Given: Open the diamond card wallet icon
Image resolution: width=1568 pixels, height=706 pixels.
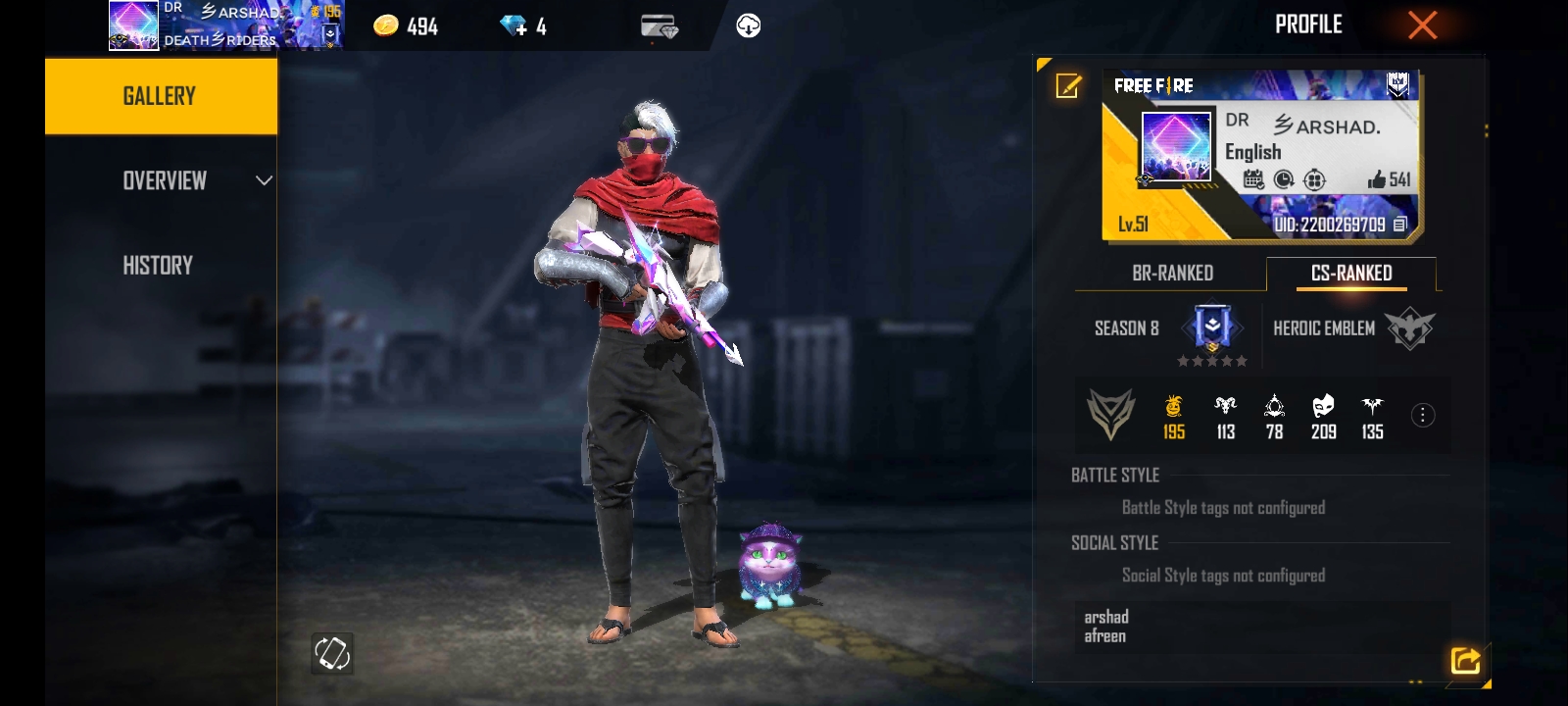Looking at the screenshot, I should pos(660,26).
